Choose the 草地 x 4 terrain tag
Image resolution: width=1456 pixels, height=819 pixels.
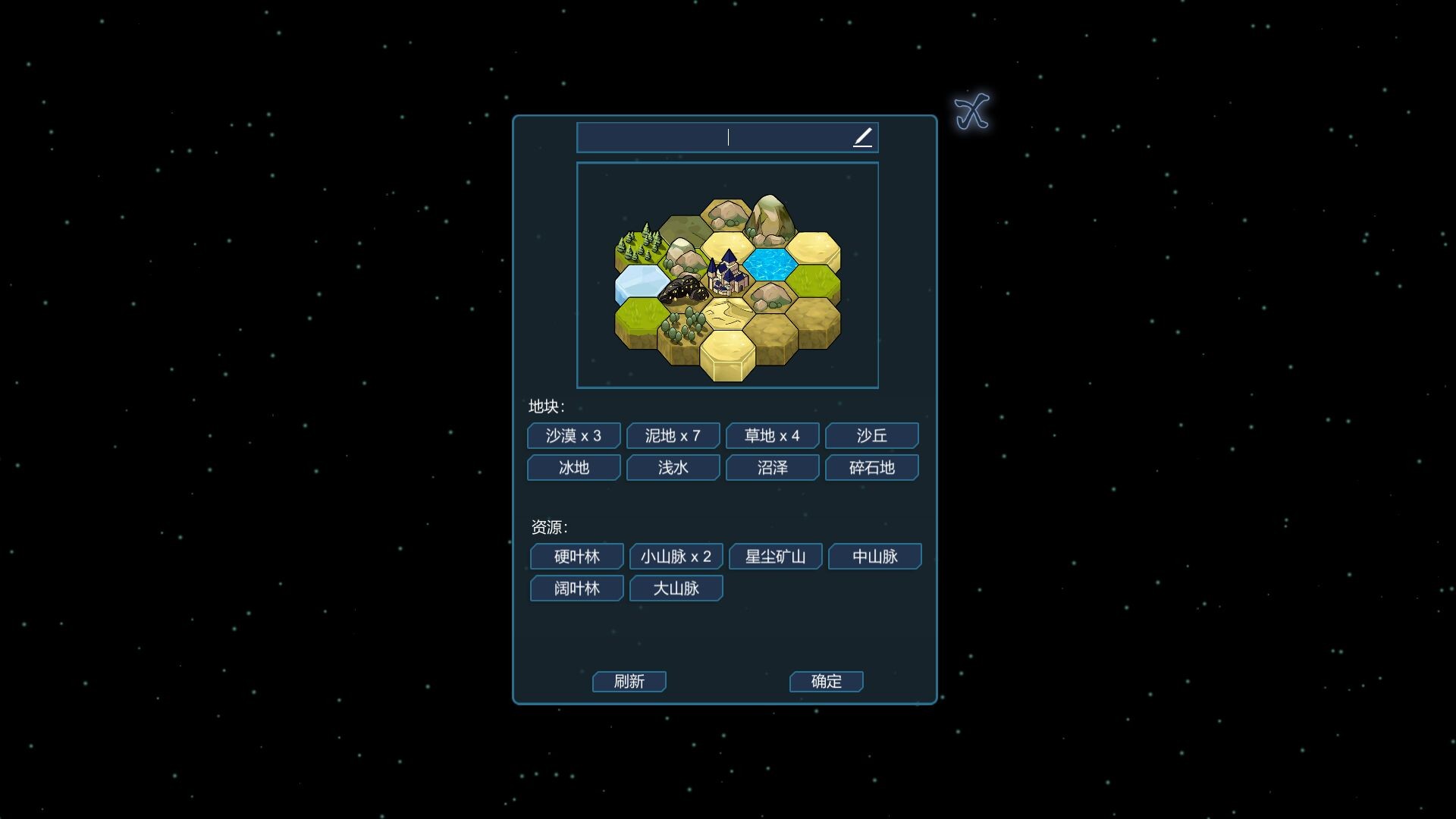click(x=773, y=436)
